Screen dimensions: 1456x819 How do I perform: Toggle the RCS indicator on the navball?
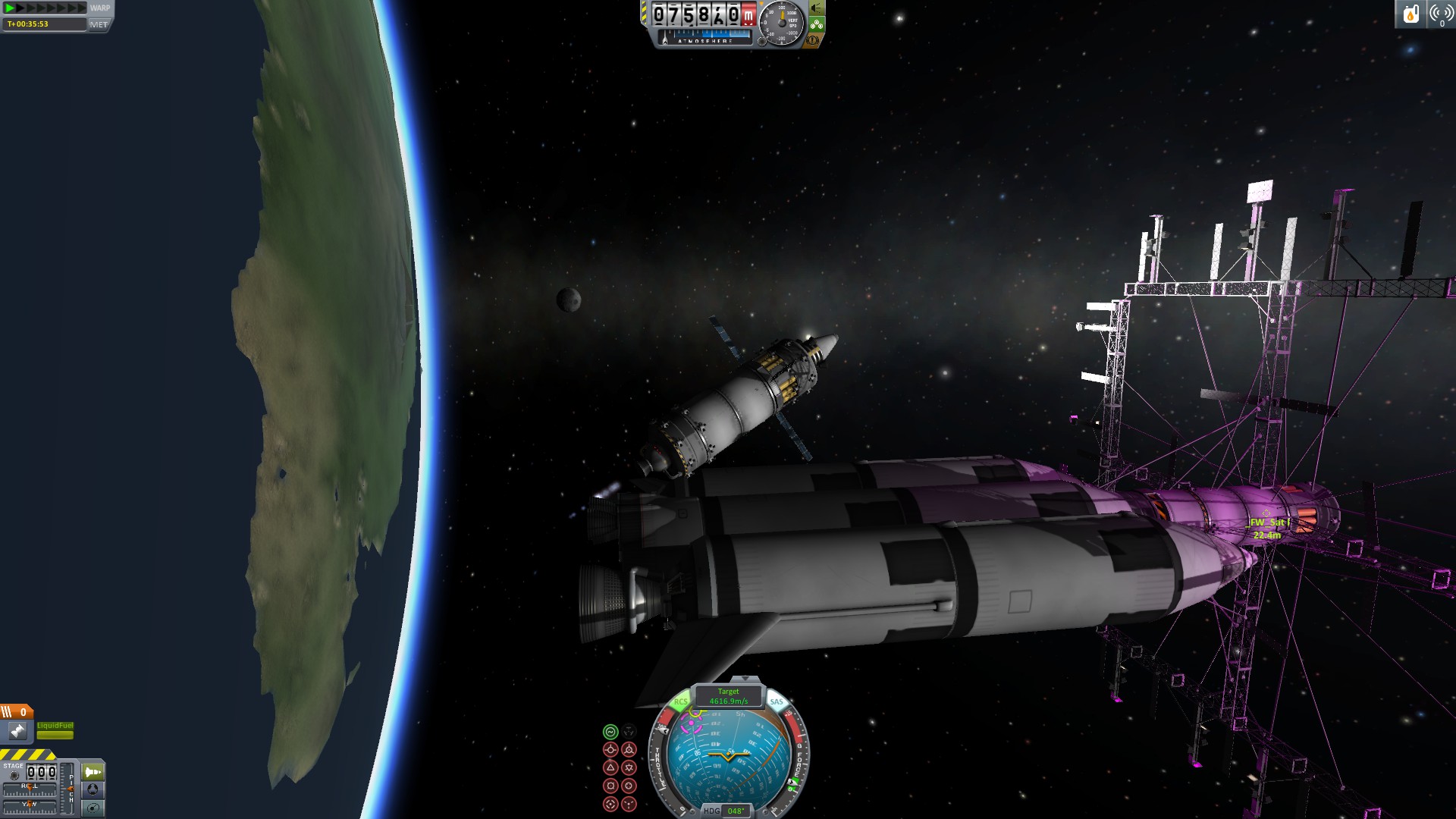coord(681,702)
